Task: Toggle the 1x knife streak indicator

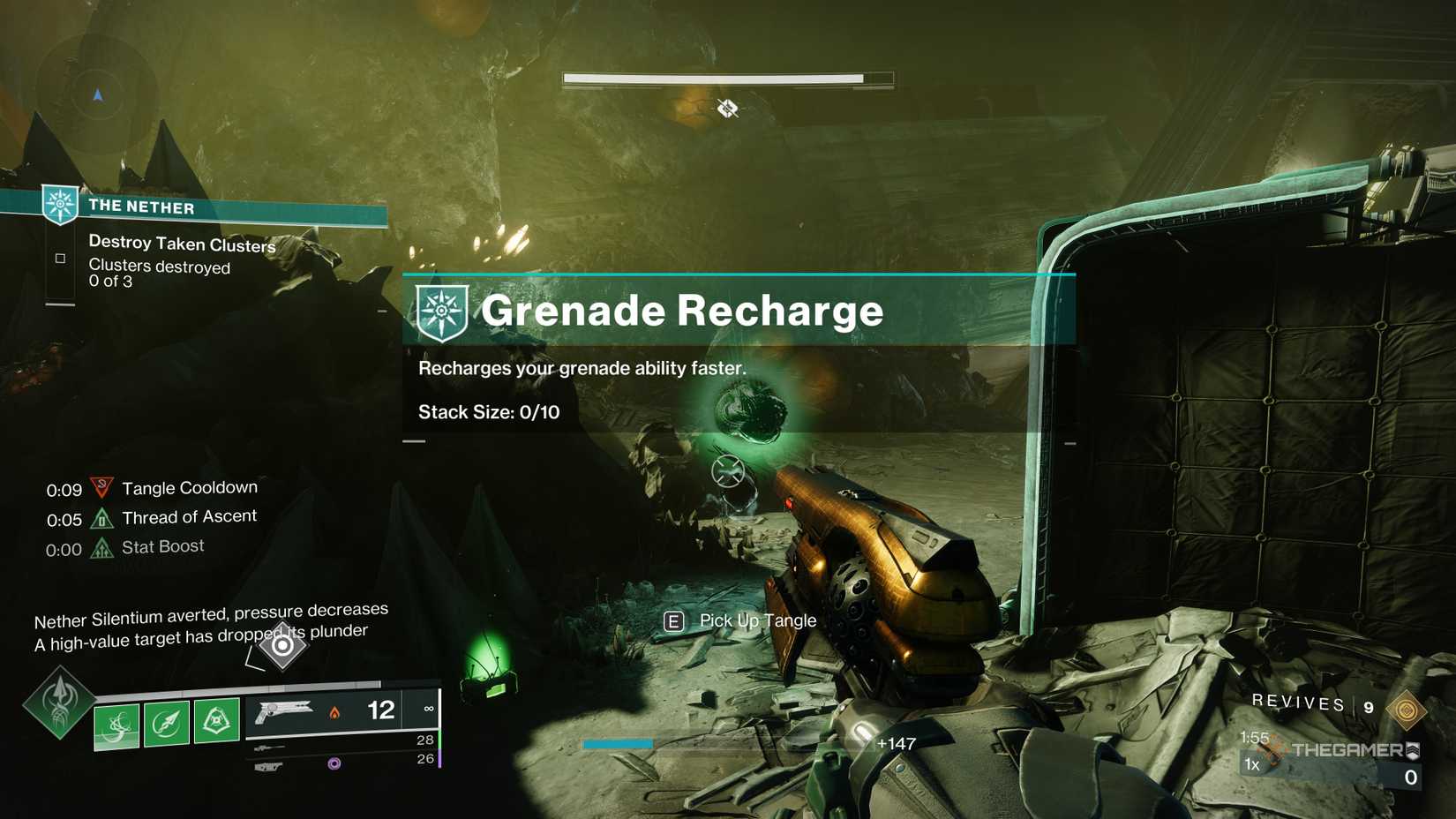Action: coord(1251,763)
